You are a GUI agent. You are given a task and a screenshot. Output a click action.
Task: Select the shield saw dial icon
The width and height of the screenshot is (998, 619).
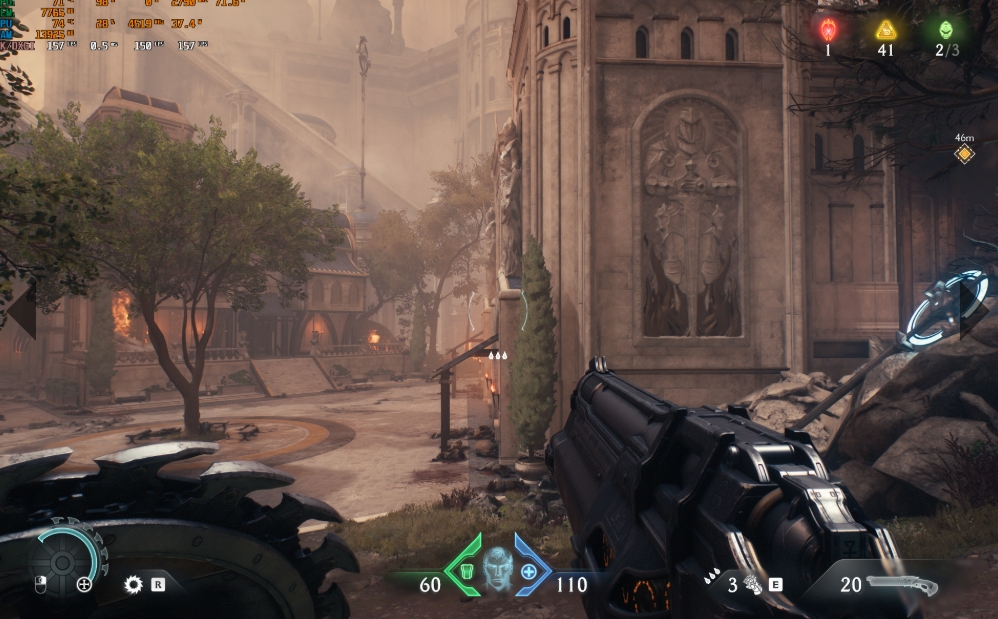coord(64,558)
